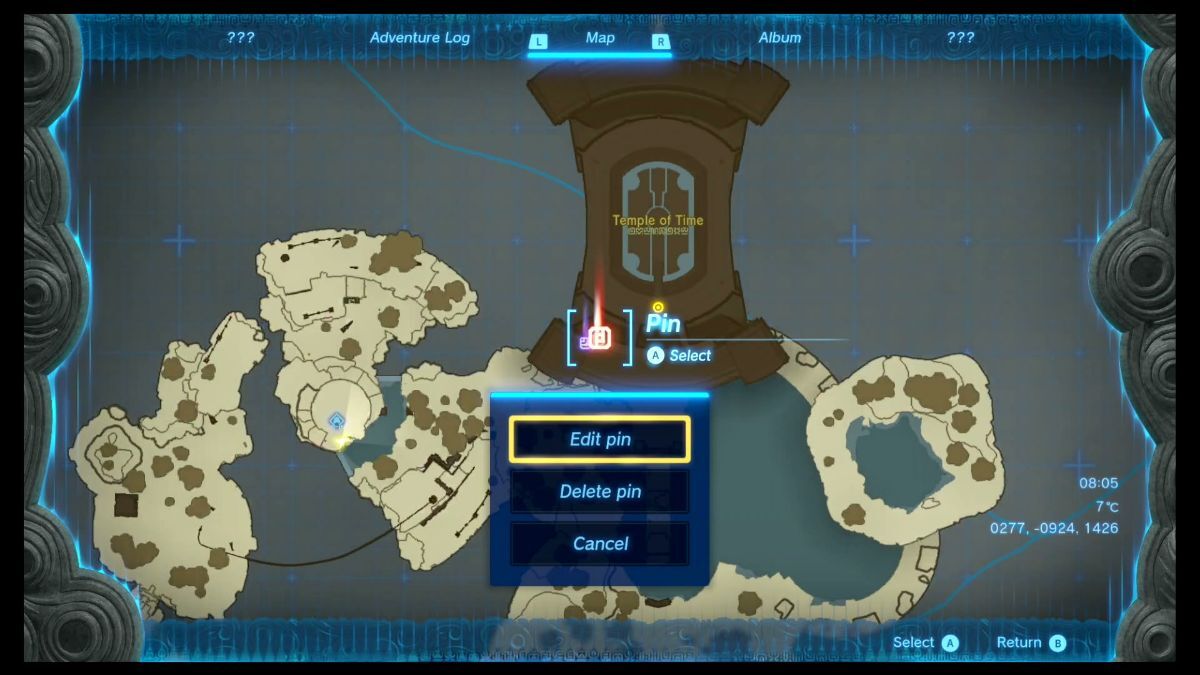Click the glowing pin marker on map
Image resolution: width=1200 pixels, height=675 pixels.
599,338
